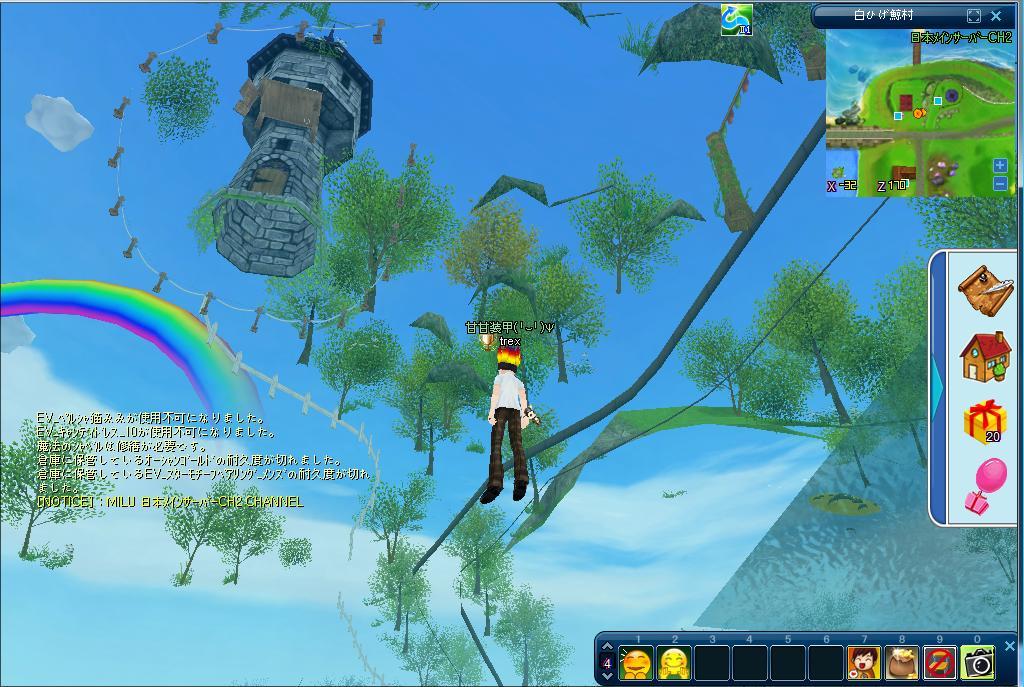Zoom in on the minimap

tap(1000, 166)
